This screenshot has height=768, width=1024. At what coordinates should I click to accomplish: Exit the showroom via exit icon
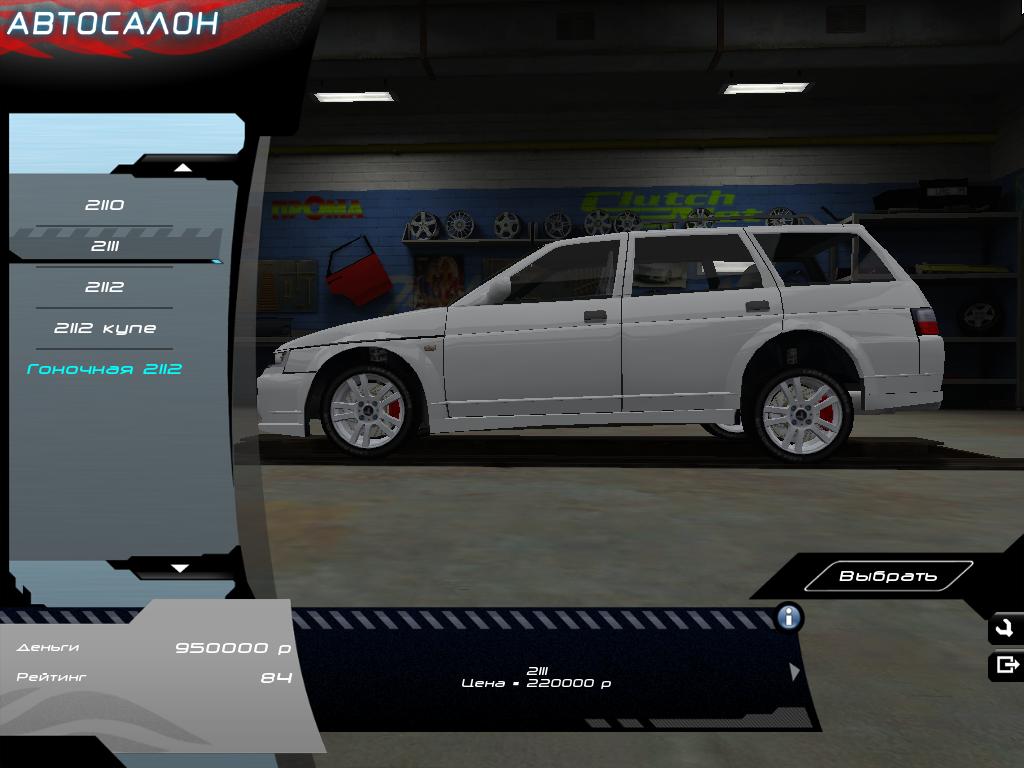(1006, 665)
